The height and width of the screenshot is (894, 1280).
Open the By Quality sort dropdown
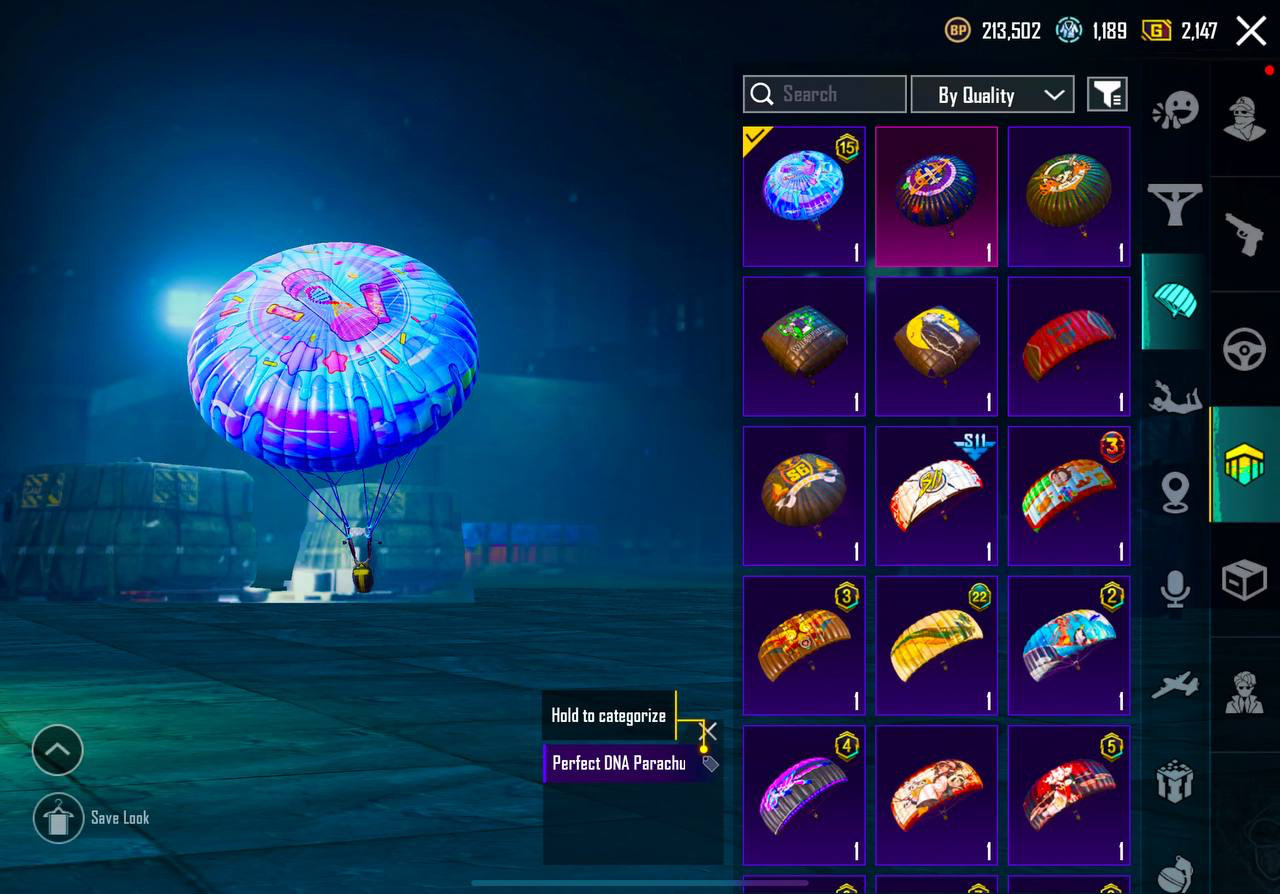pos(992,95)
